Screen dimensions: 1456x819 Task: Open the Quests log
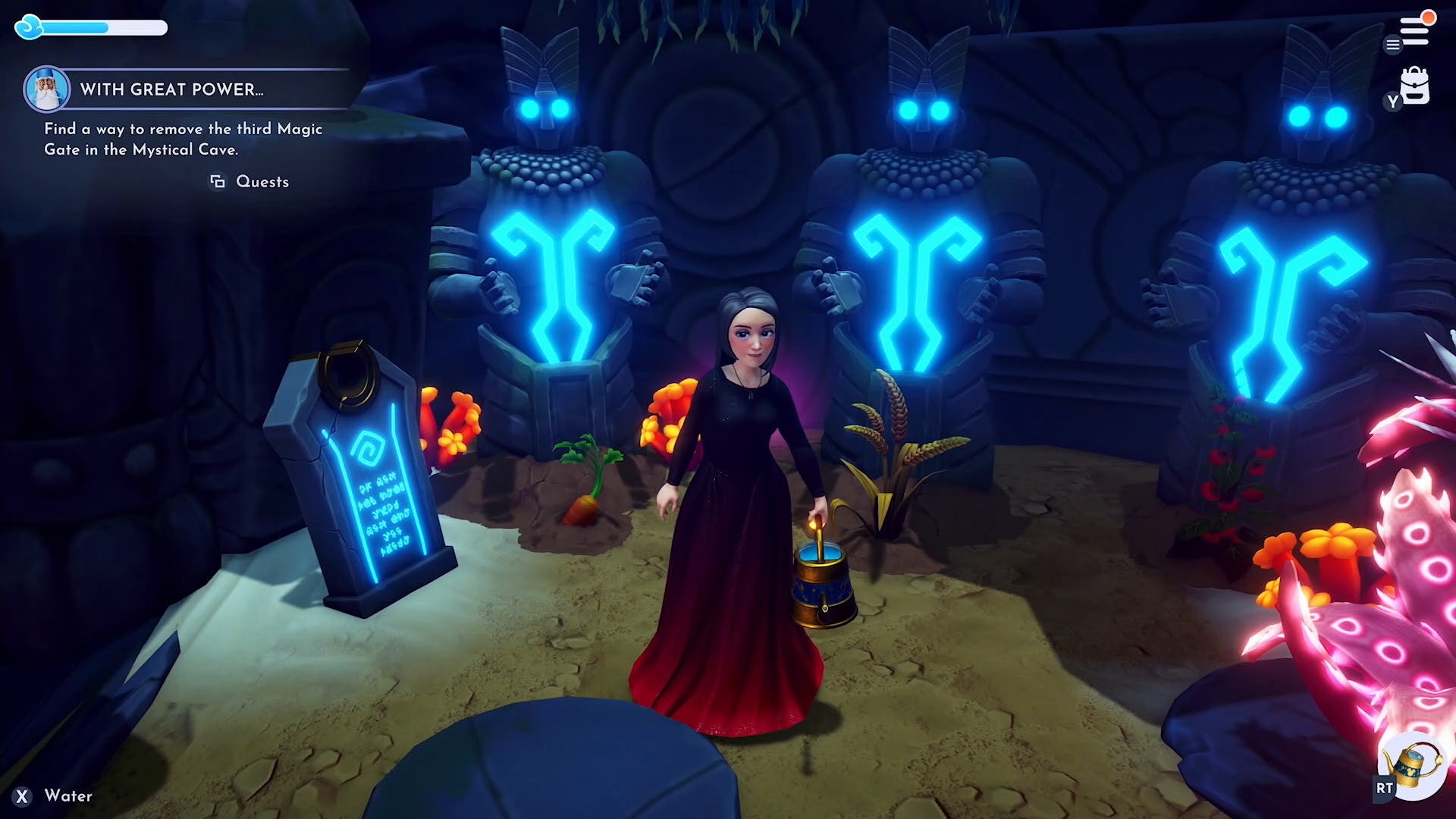pyautogui.click(x=262, y=181)
